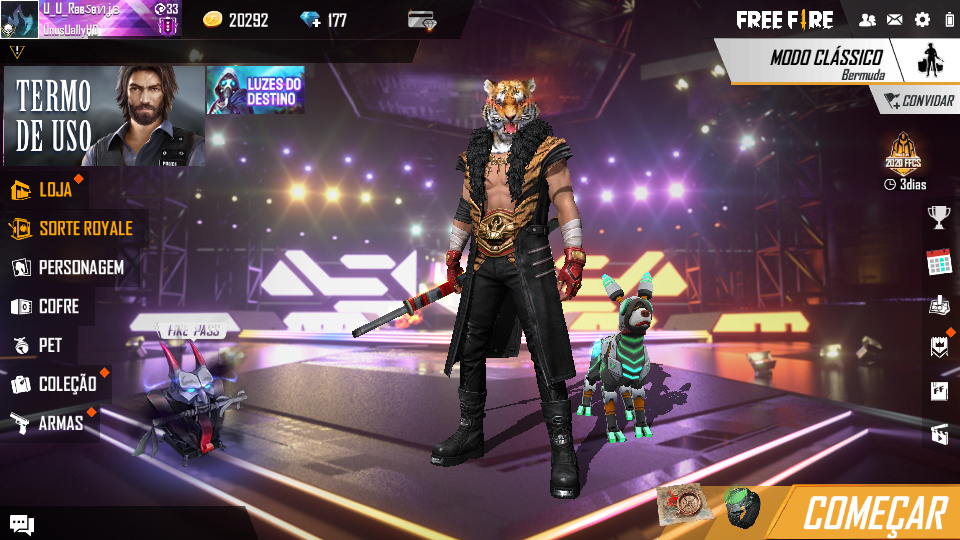Open the Loja shop menu

pyautogui.click(x=55, y=189)
